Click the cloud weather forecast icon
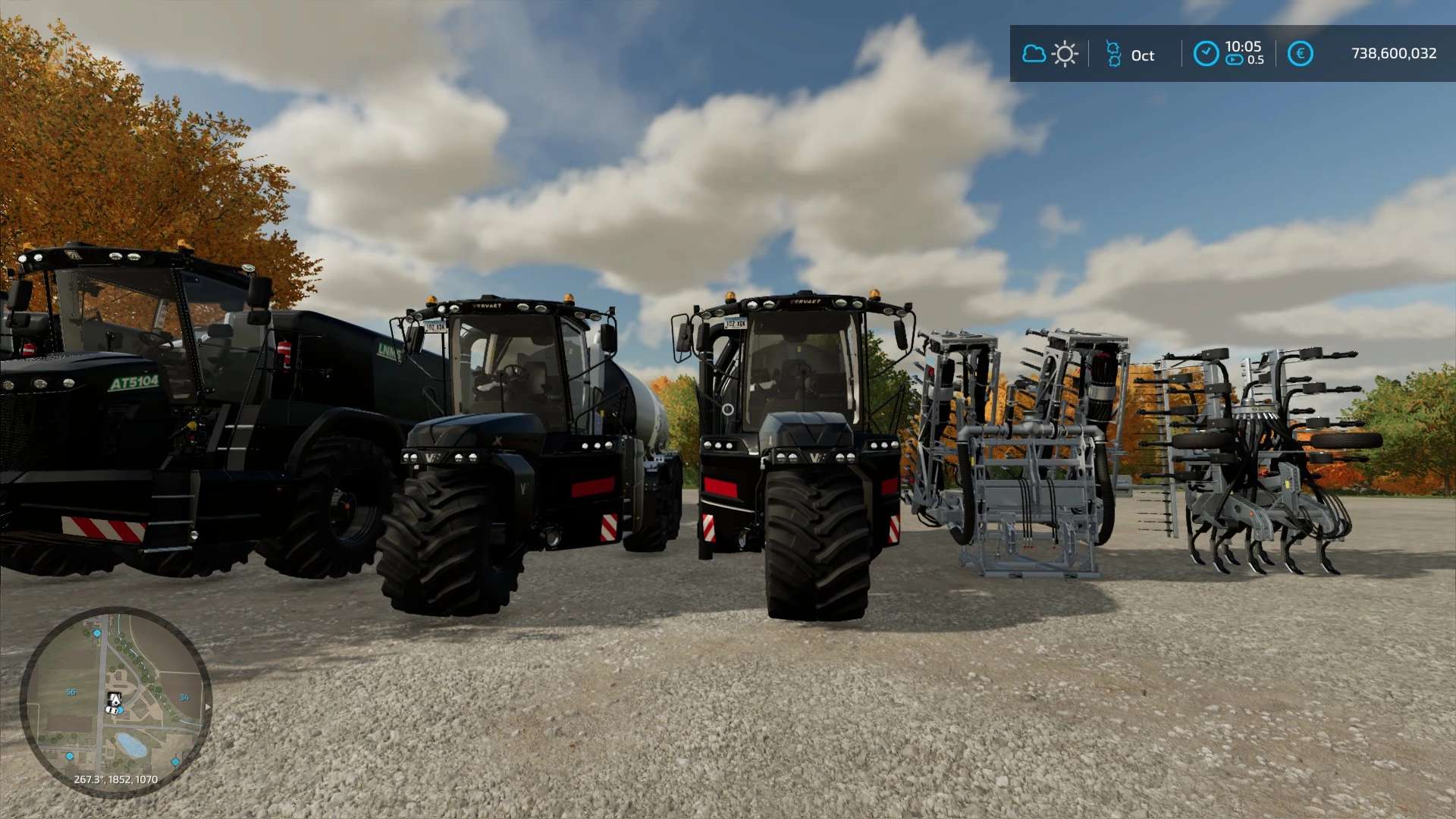1456x819 pixels. pyautogui.click(x=1034, y=54)
